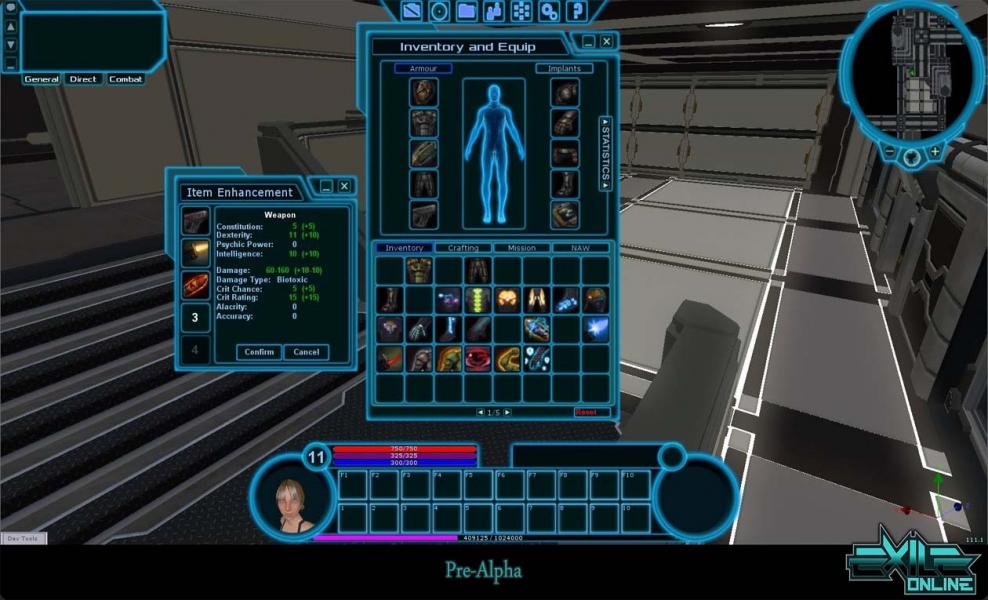This screenshot has width=988, height=600.
Task: Open the gears settings menu
Action: (x=549, y=11)
